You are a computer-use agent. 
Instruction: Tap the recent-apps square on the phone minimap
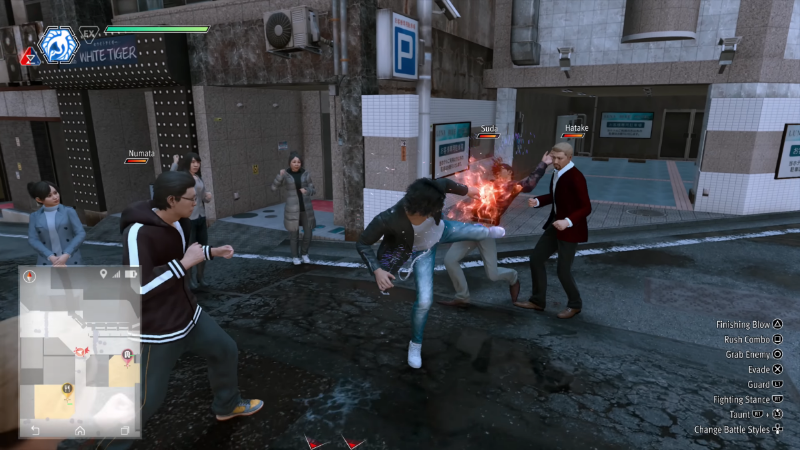coord(124,429)
